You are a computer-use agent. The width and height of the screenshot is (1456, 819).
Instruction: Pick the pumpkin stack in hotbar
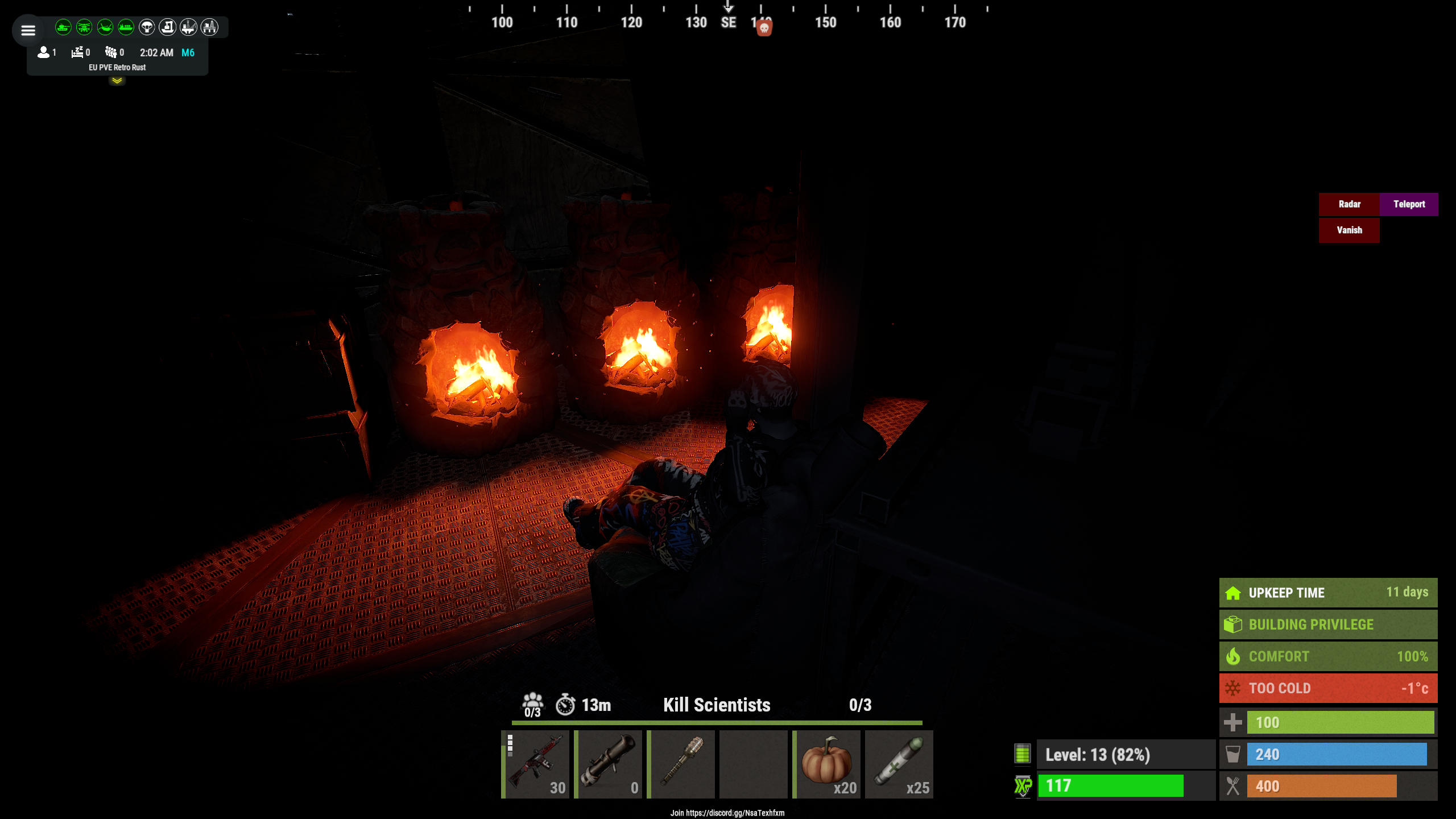(x=827, y=764)
